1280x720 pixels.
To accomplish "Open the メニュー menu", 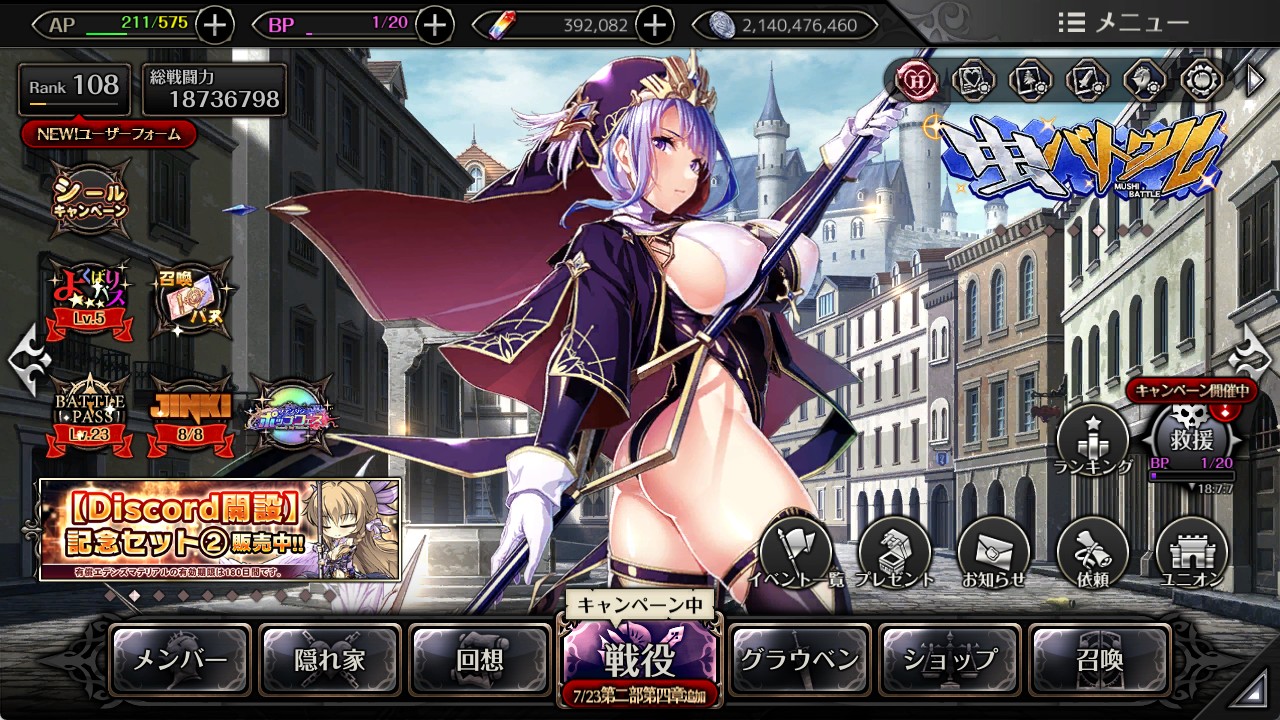I will click(1123, 23).
